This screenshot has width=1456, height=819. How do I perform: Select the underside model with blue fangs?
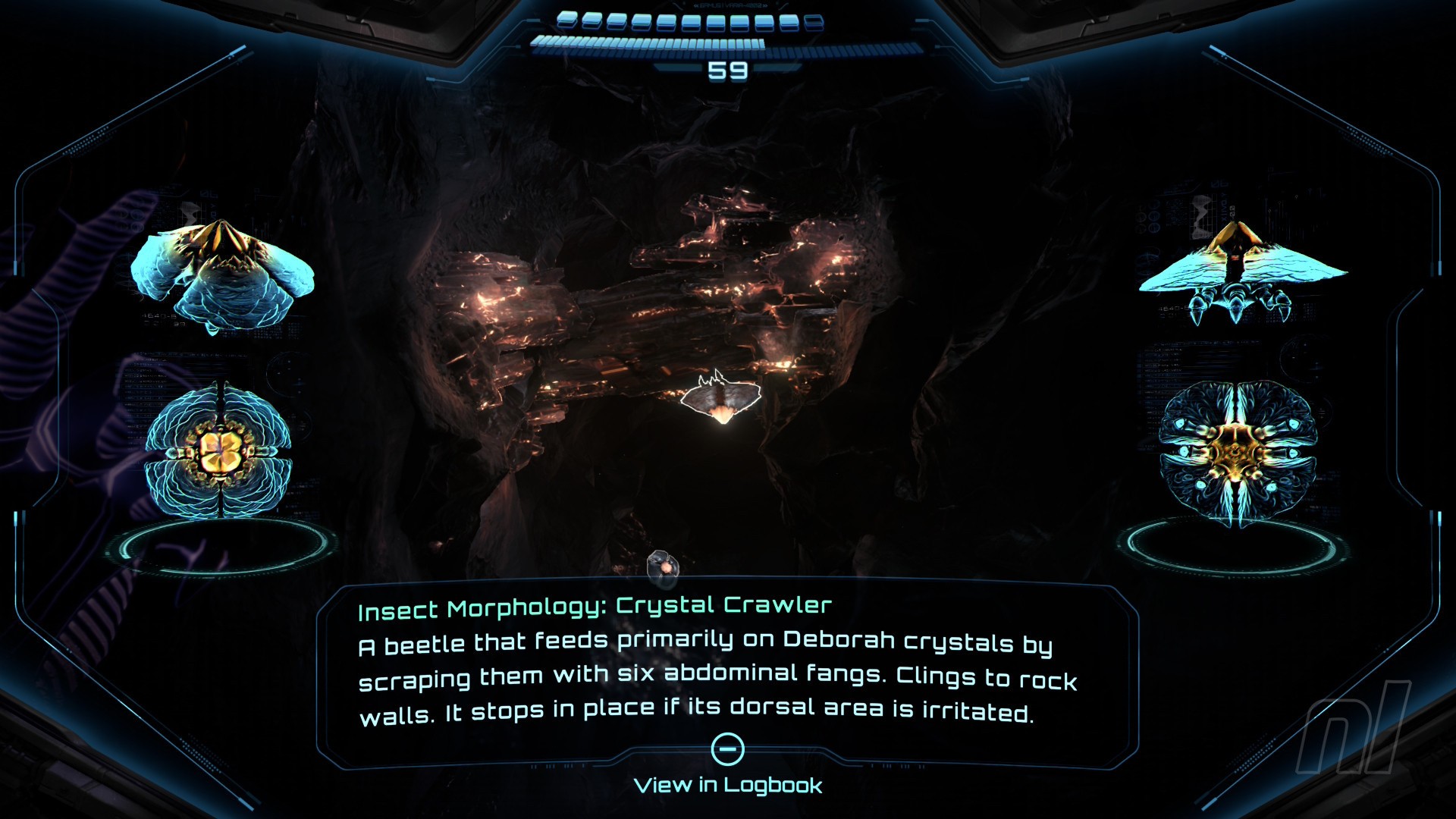[x=1238, y=453]
